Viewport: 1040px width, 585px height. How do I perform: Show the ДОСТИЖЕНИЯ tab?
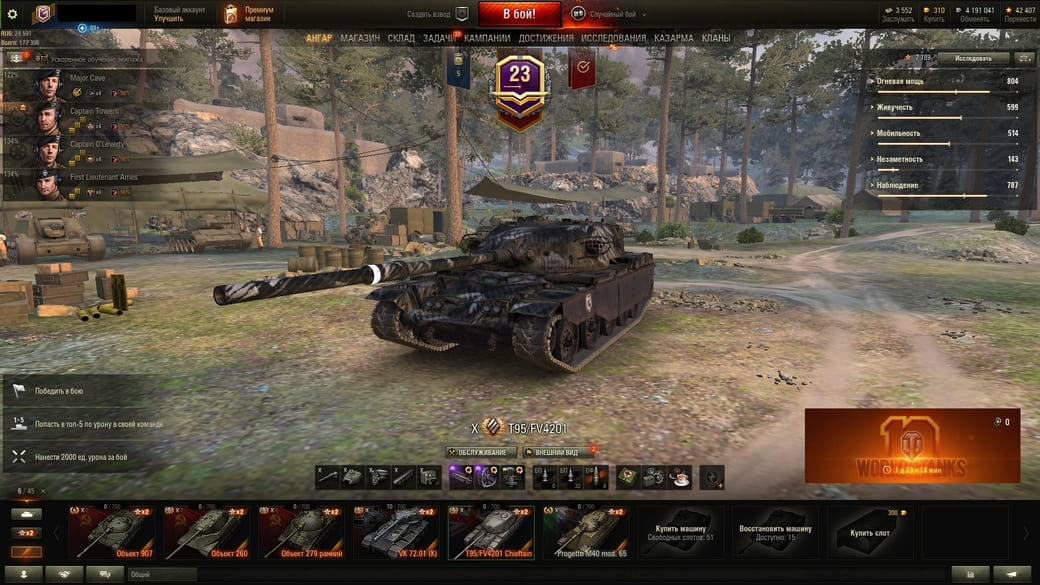[x=546, y=38]
